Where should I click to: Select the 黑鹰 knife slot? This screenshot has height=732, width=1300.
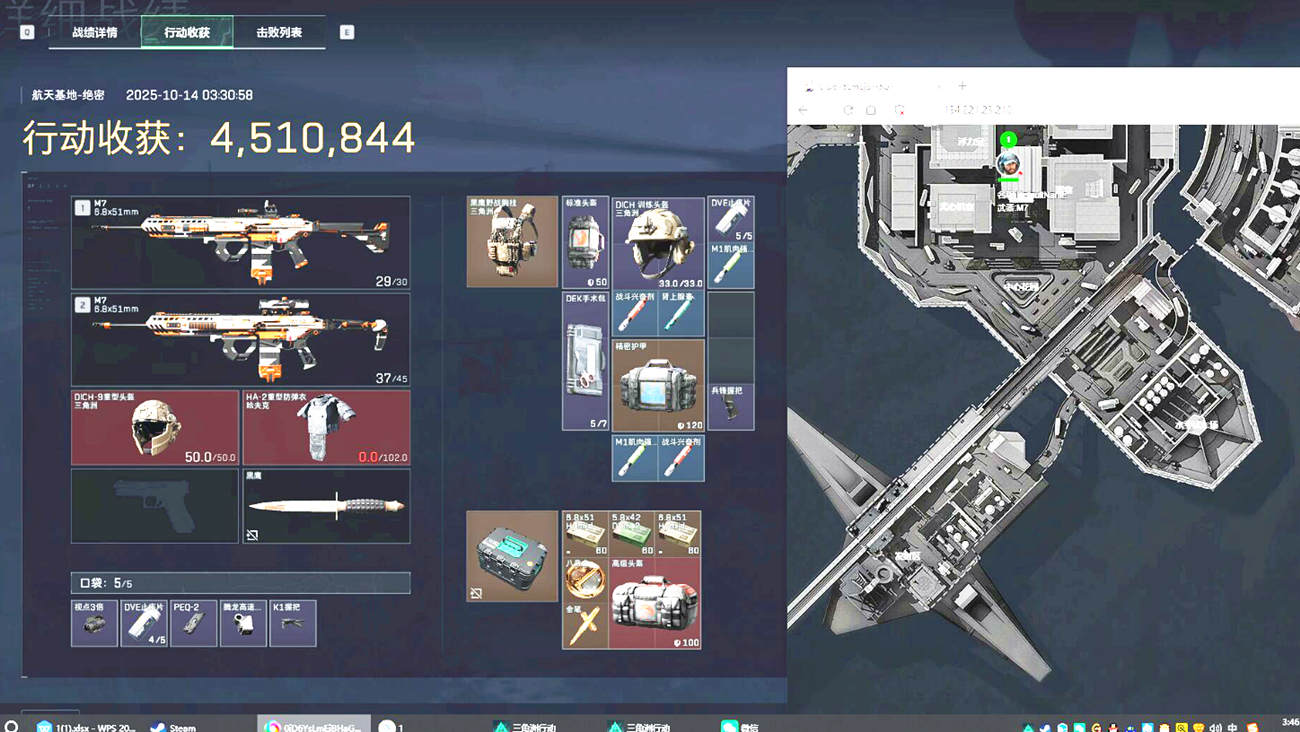pyautogui.click(x=326, y=506)
